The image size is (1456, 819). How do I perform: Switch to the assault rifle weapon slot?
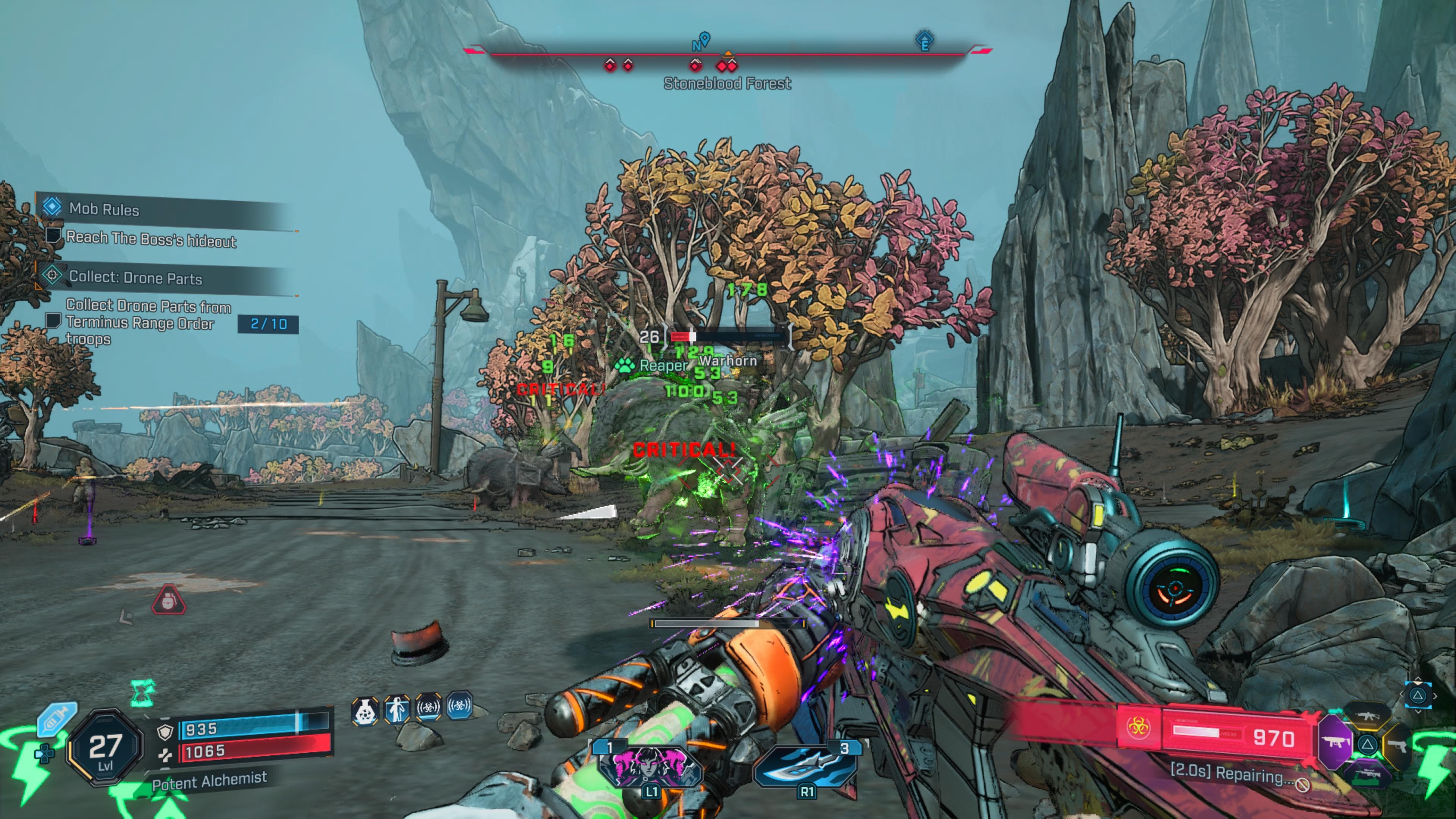(x=1367, y=715)
